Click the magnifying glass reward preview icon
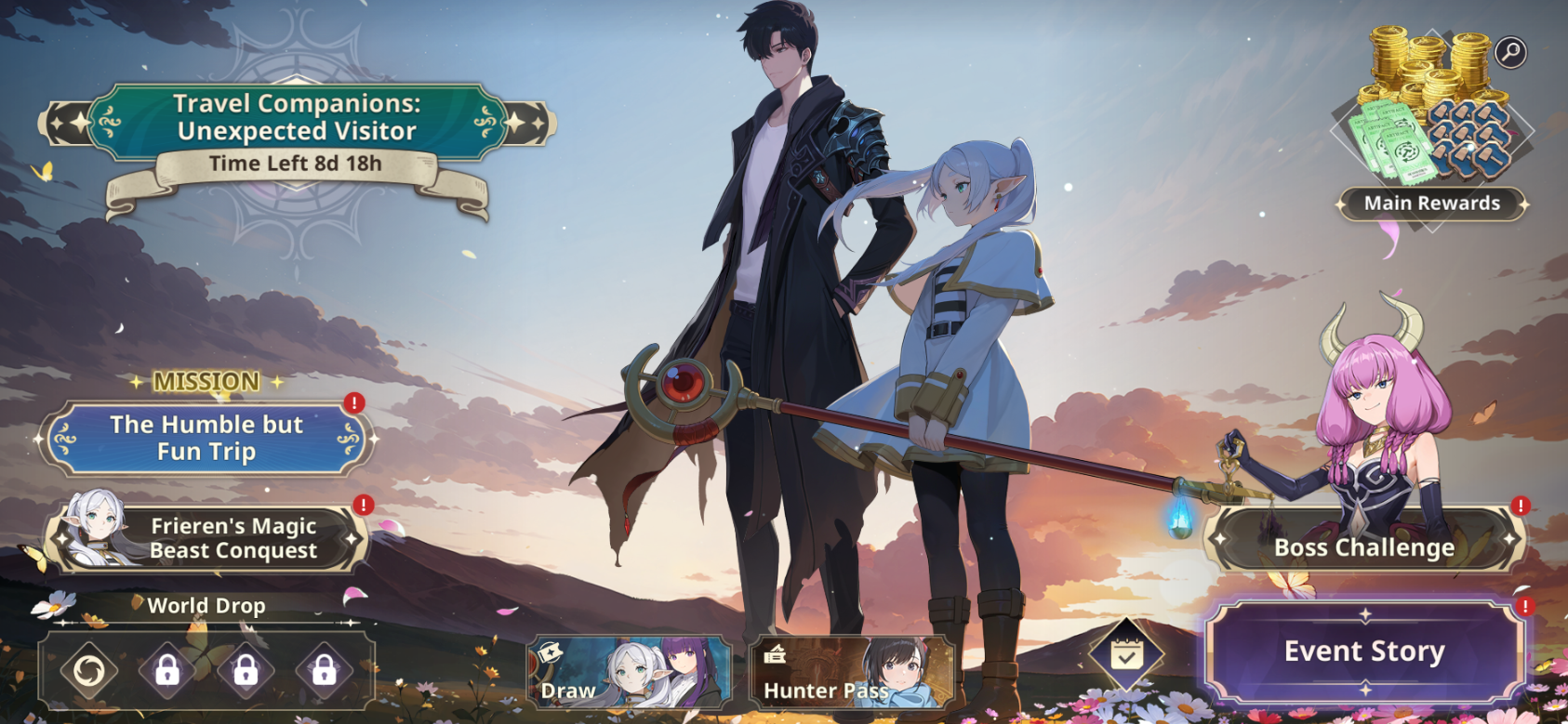This screenshot has height=724, width=1568. (x=1510, y=52)
